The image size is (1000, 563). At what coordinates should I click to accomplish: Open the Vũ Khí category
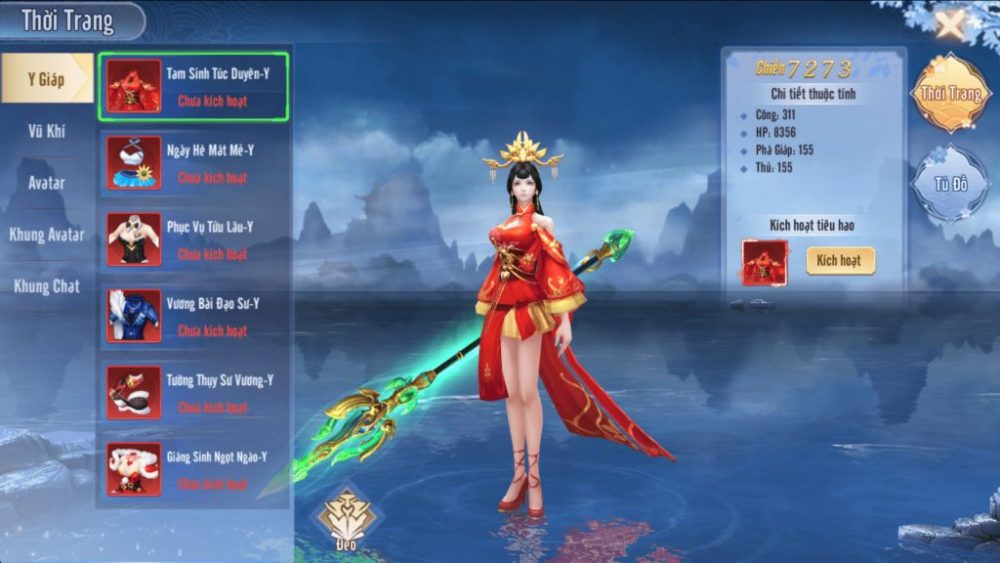(x=46, y=130)
